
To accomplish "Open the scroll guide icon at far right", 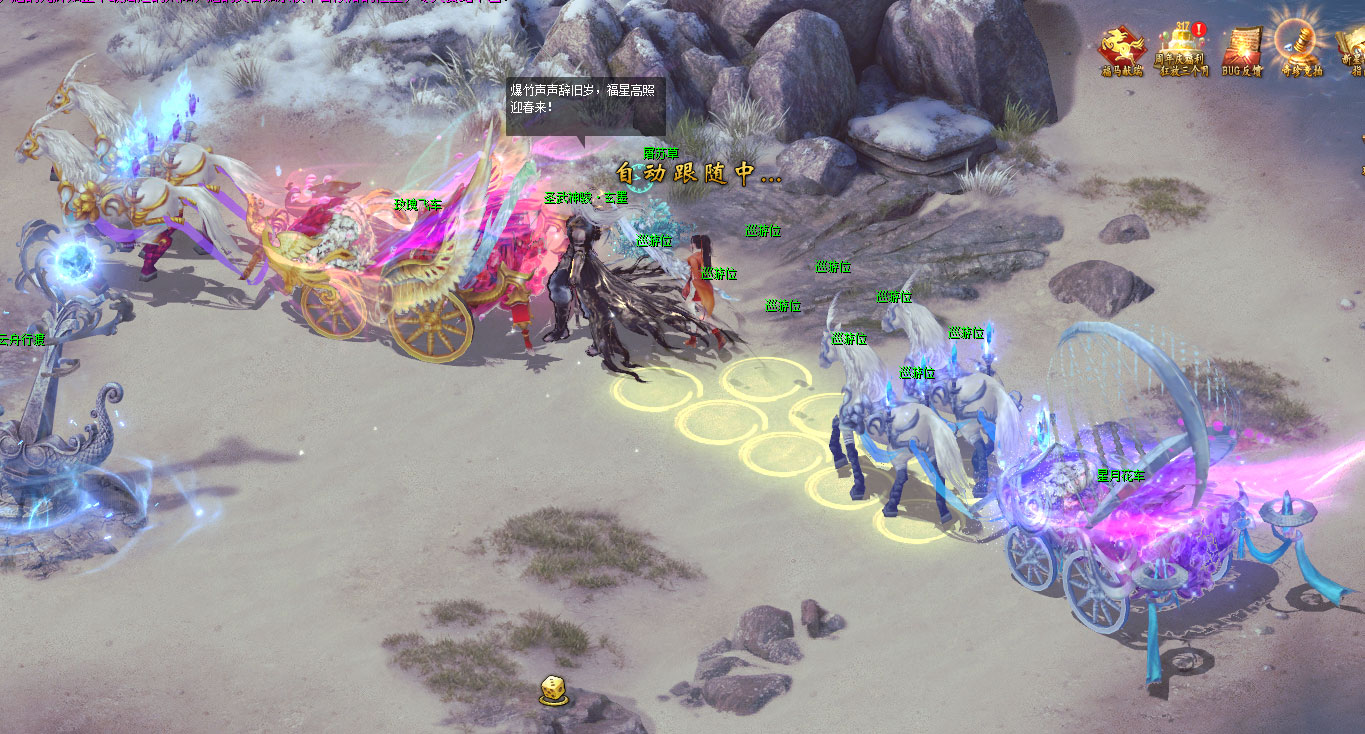I will [x=1352, y=48].
